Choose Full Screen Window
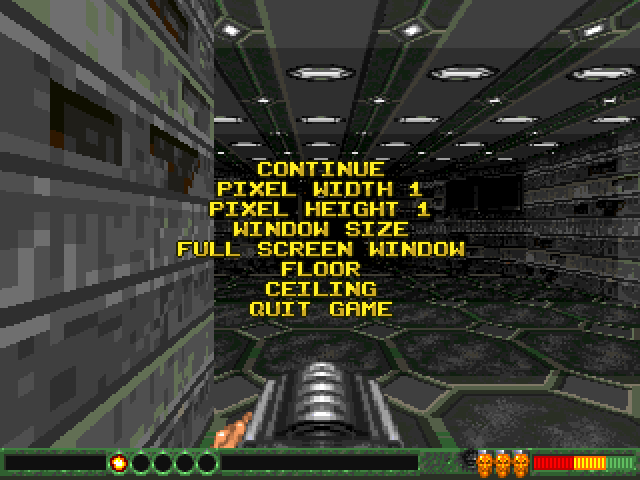The image size is (640, 480). point(320,249)
